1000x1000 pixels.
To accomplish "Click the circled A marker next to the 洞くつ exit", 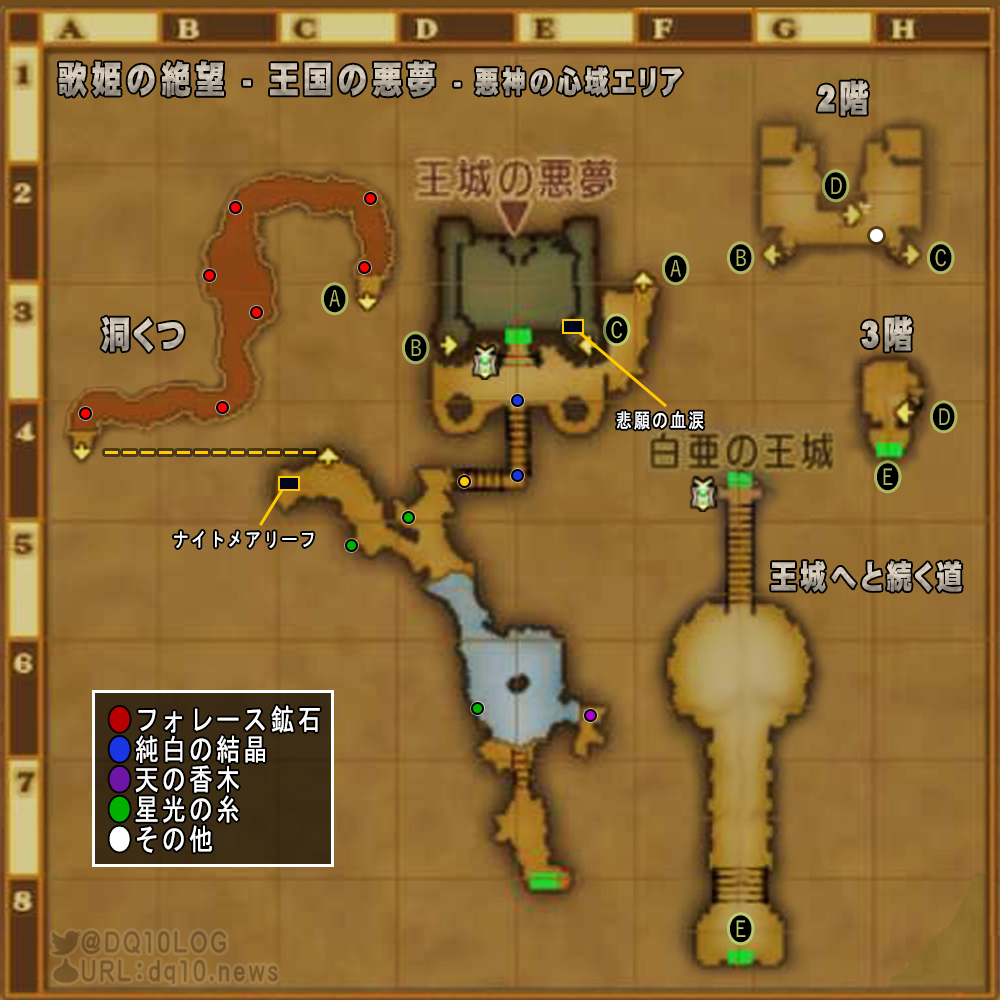I will pos(335,297).
